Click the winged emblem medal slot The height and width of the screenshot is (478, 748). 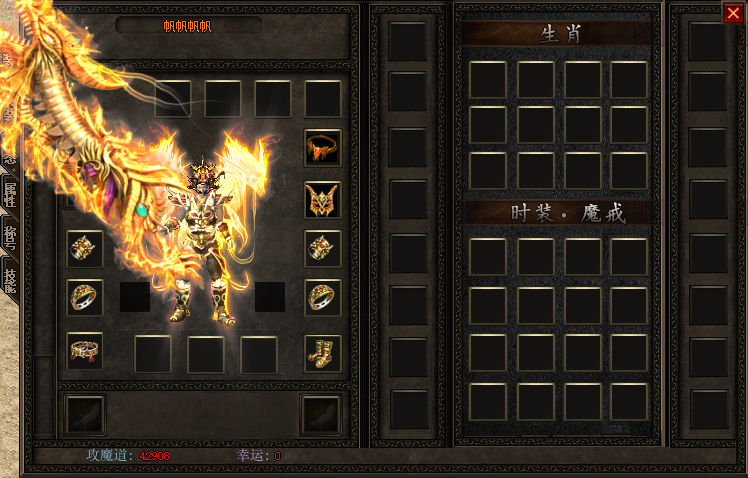[x=323, y=200]
